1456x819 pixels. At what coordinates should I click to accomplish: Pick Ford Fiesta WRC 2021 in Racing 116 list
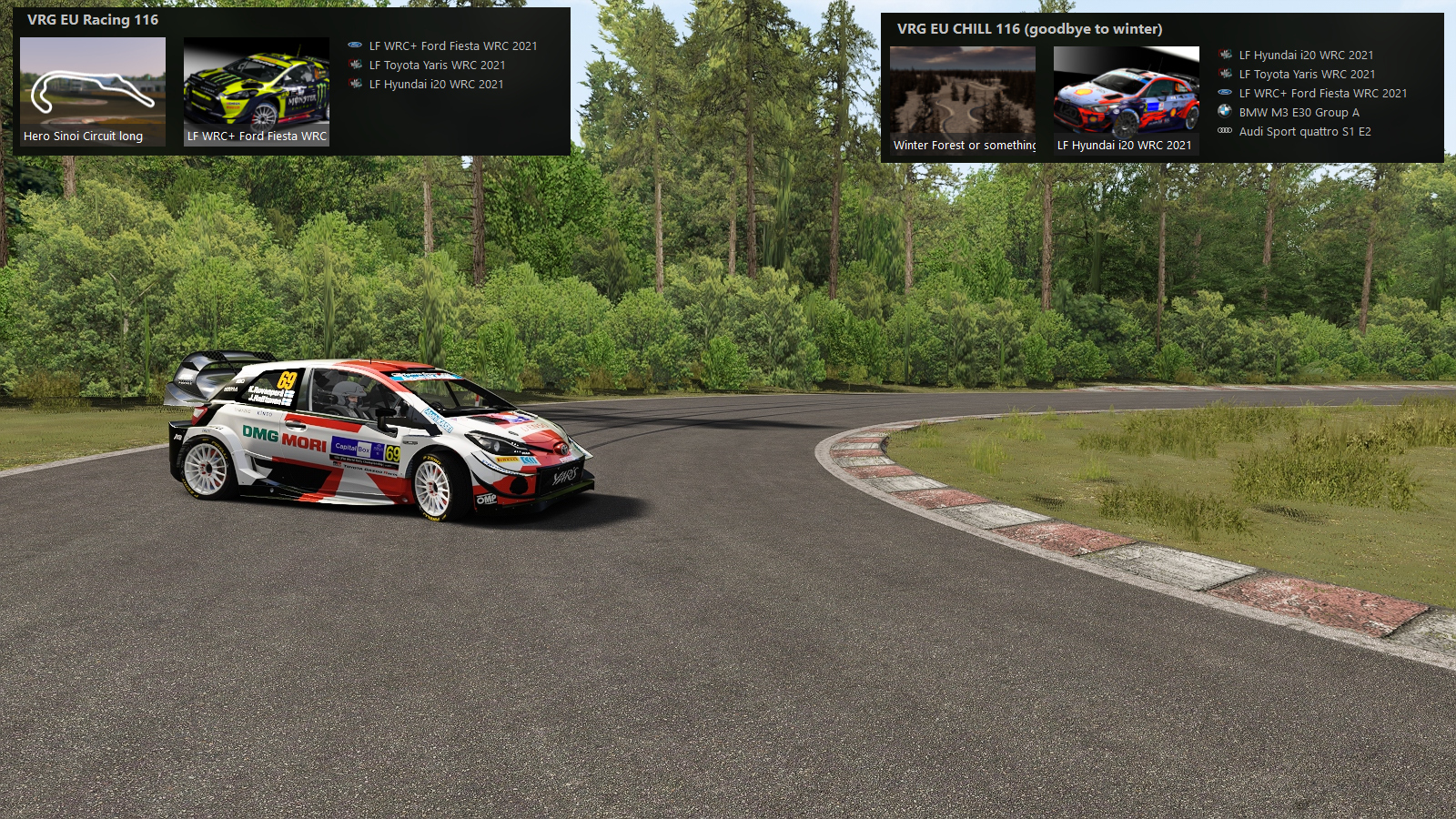pos(452,45)
